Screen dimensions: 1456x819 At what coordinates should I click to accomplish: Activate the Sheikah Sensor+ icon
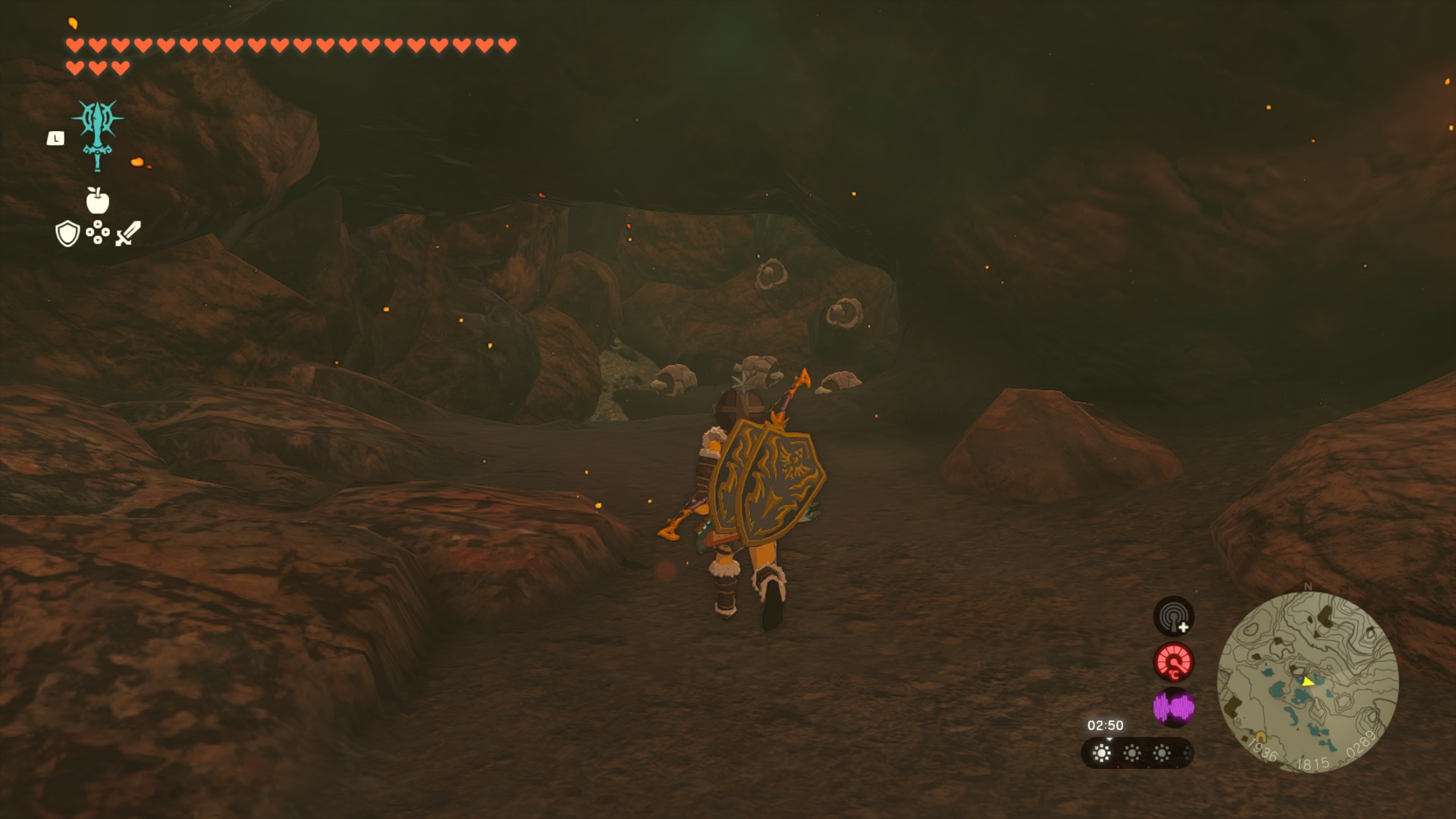click(x=1173, y=616)
